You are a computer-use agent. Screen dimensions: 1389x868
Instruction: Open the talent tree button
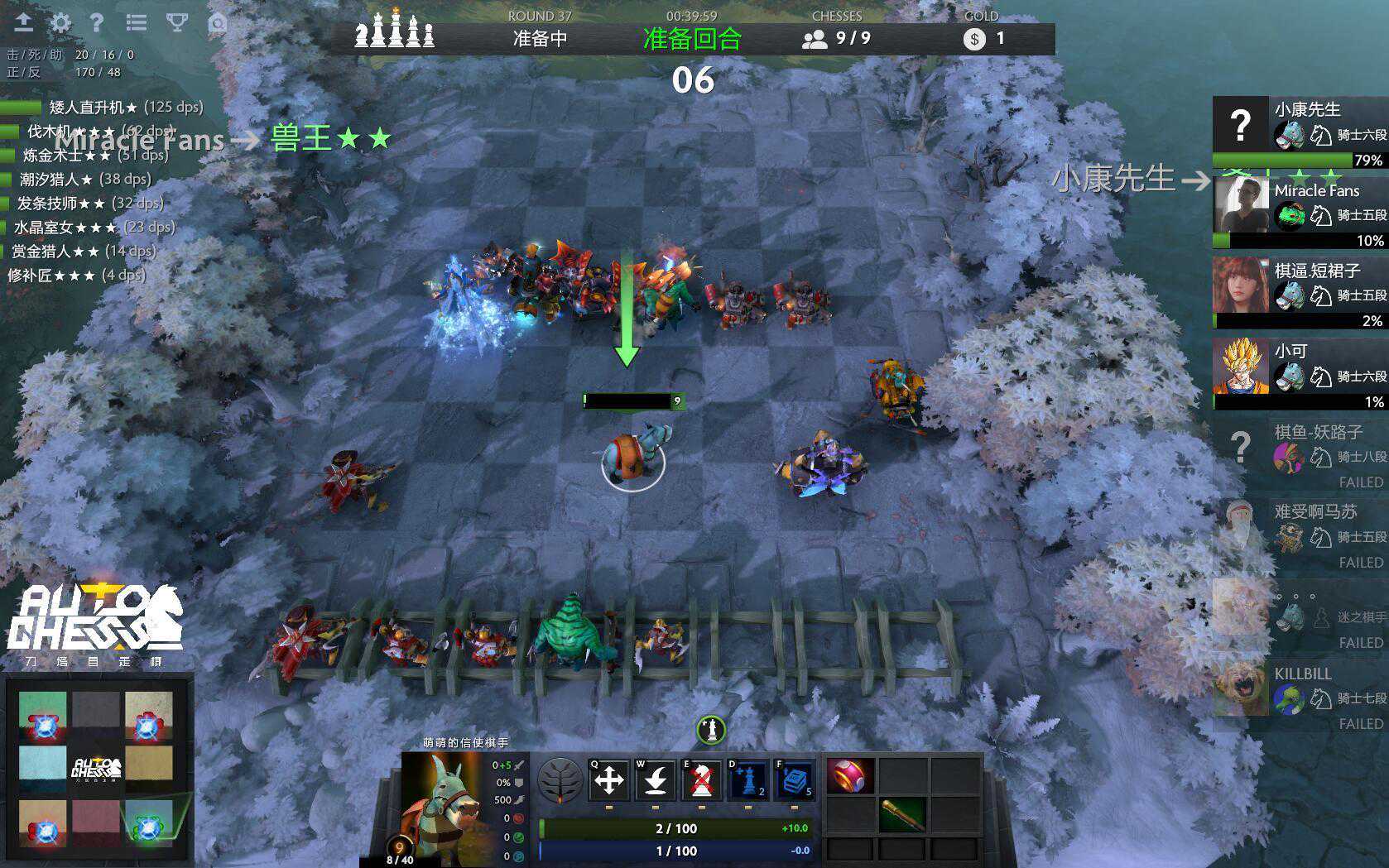[560, 780]
